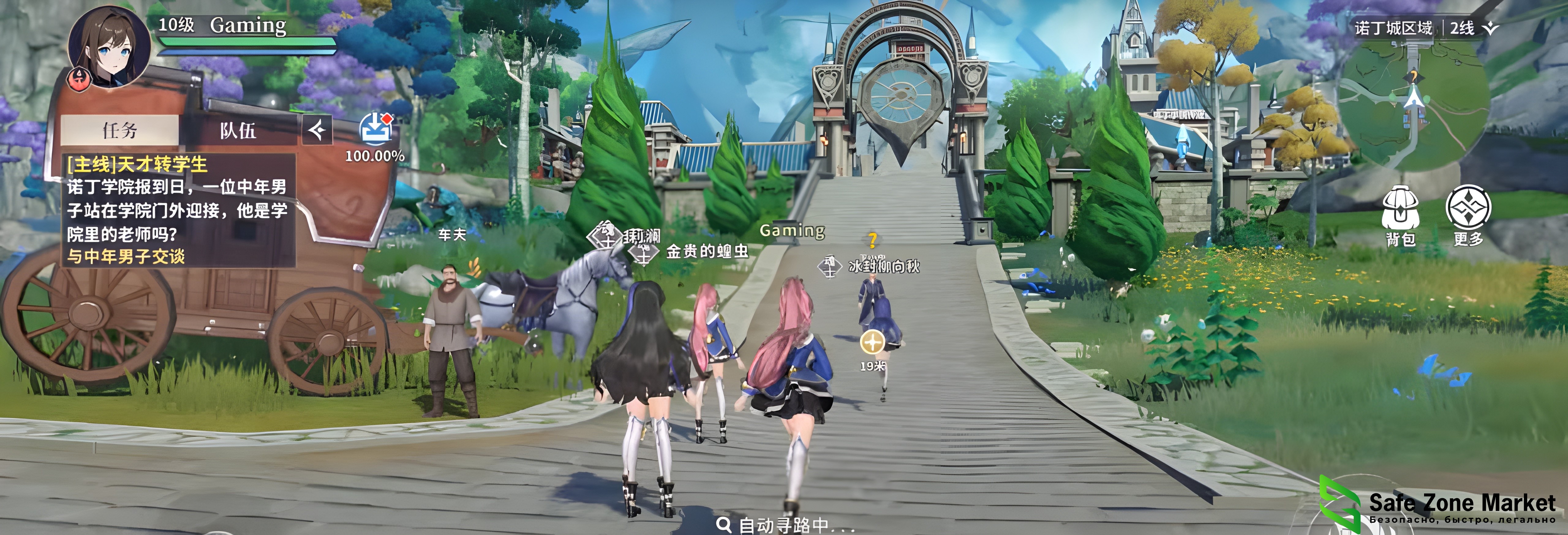The image size is (1568, 535).
Task: Switch to the 队伍 team tab
Action: (238, 130)
